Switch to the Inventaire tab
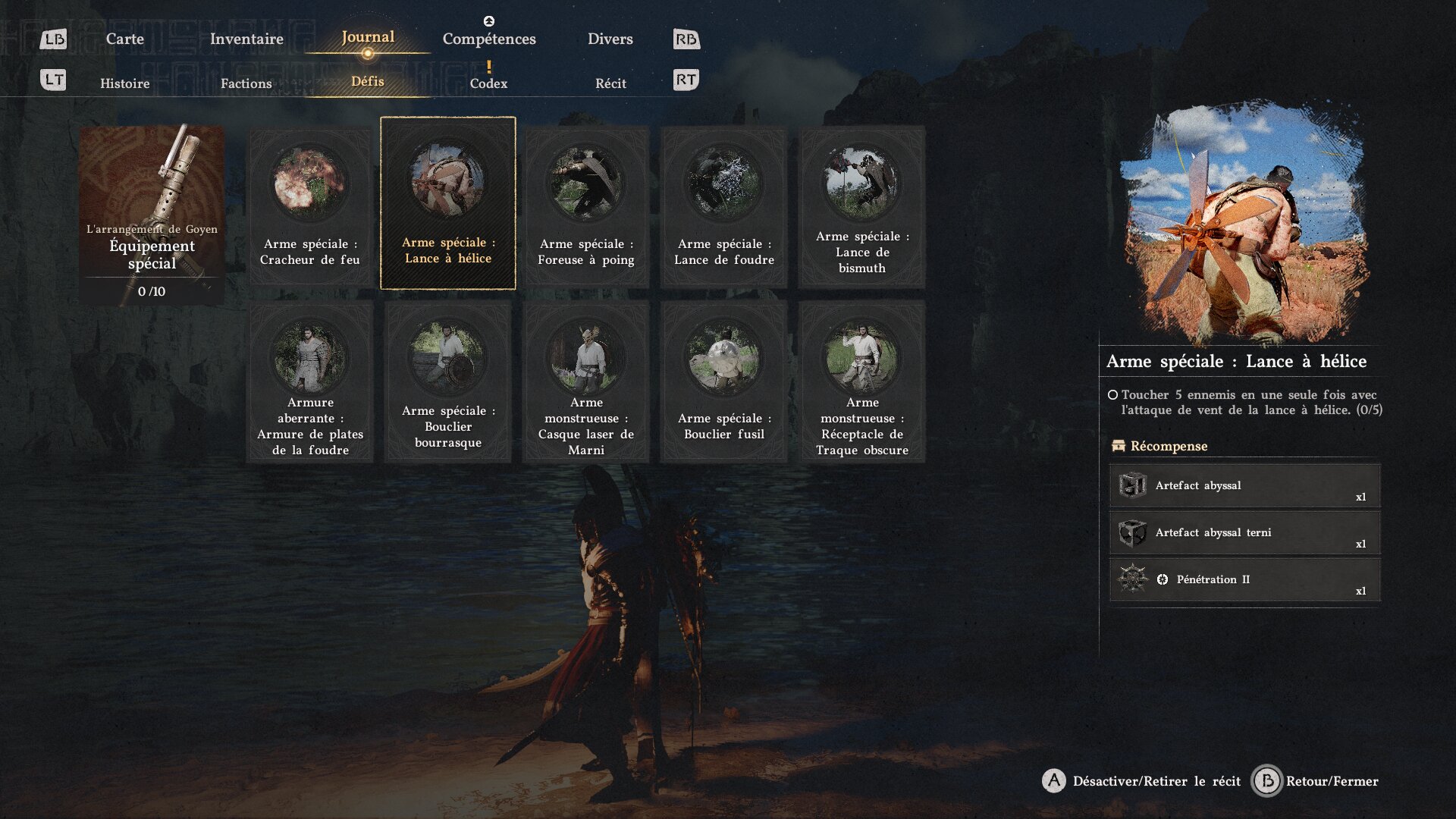 tap(246, 39)
